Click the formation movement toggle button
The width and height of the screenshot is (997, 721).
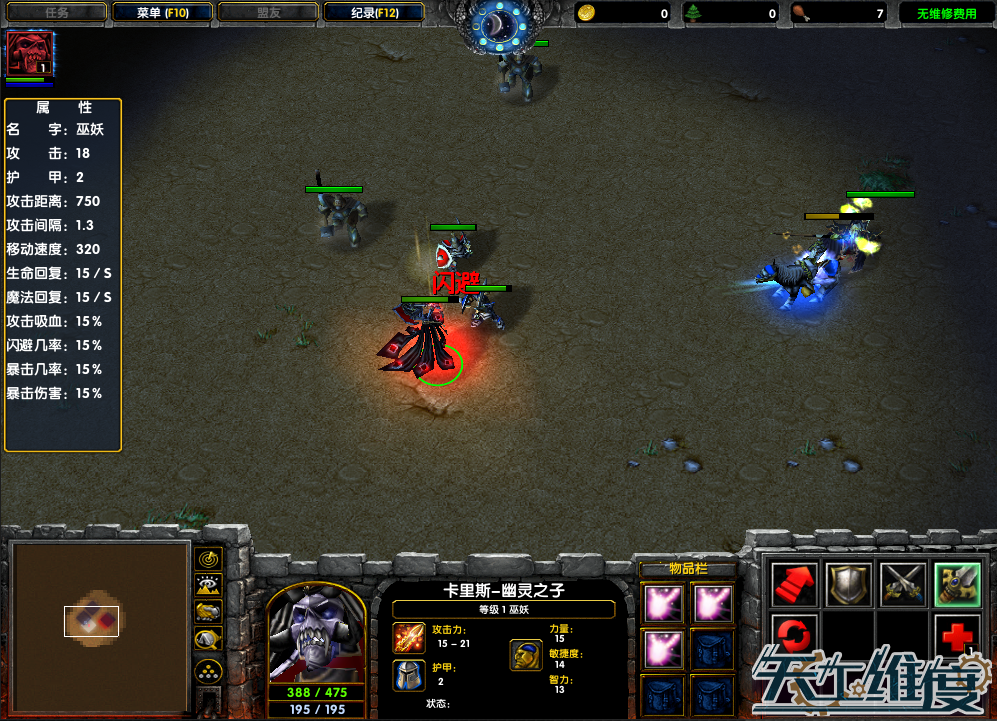click(209, 669)
